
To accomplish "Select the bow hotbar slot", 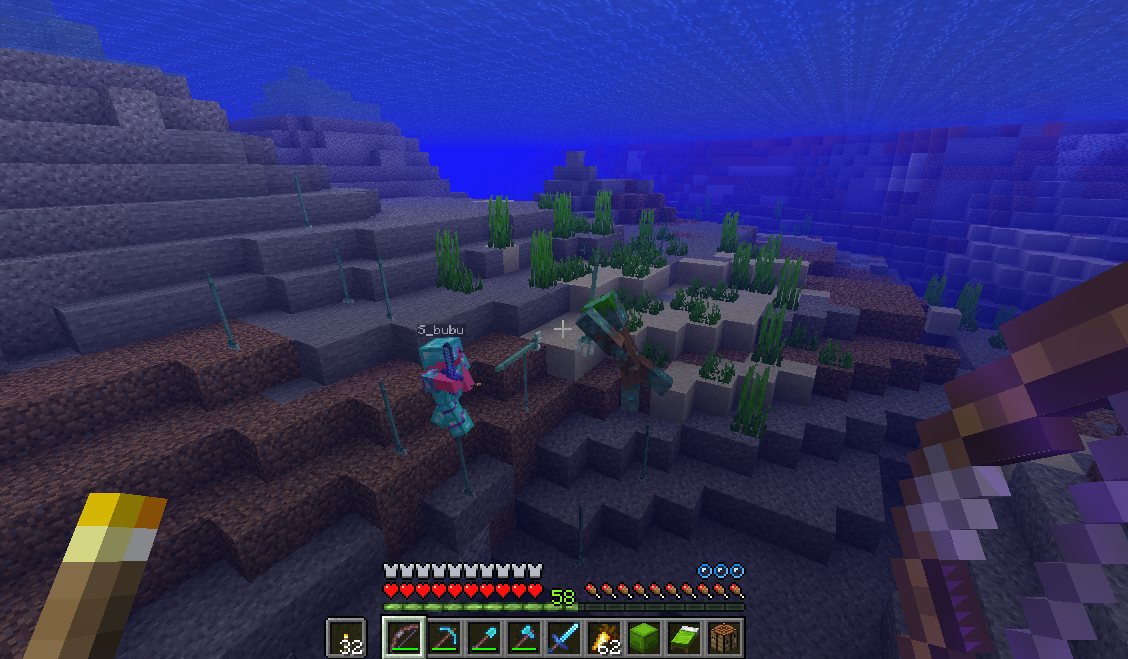I will click(x=402, y=637).
